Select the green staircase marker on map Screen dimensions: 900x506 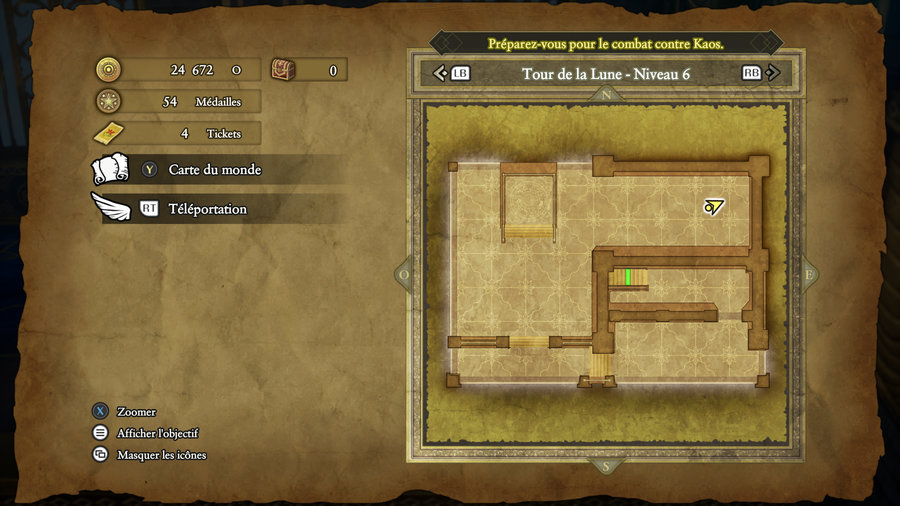click(x=627, y=277)
